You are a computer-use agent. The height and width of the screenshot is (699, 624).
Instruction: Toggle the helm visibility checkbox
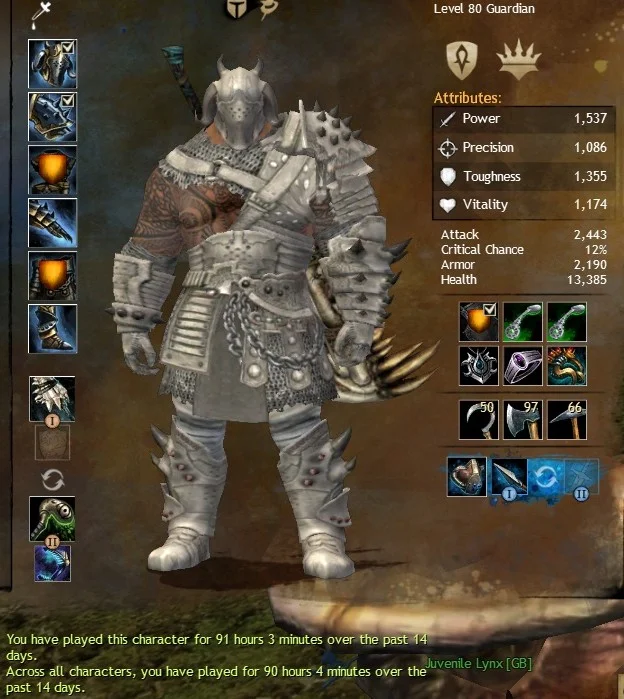coord(69,46)
